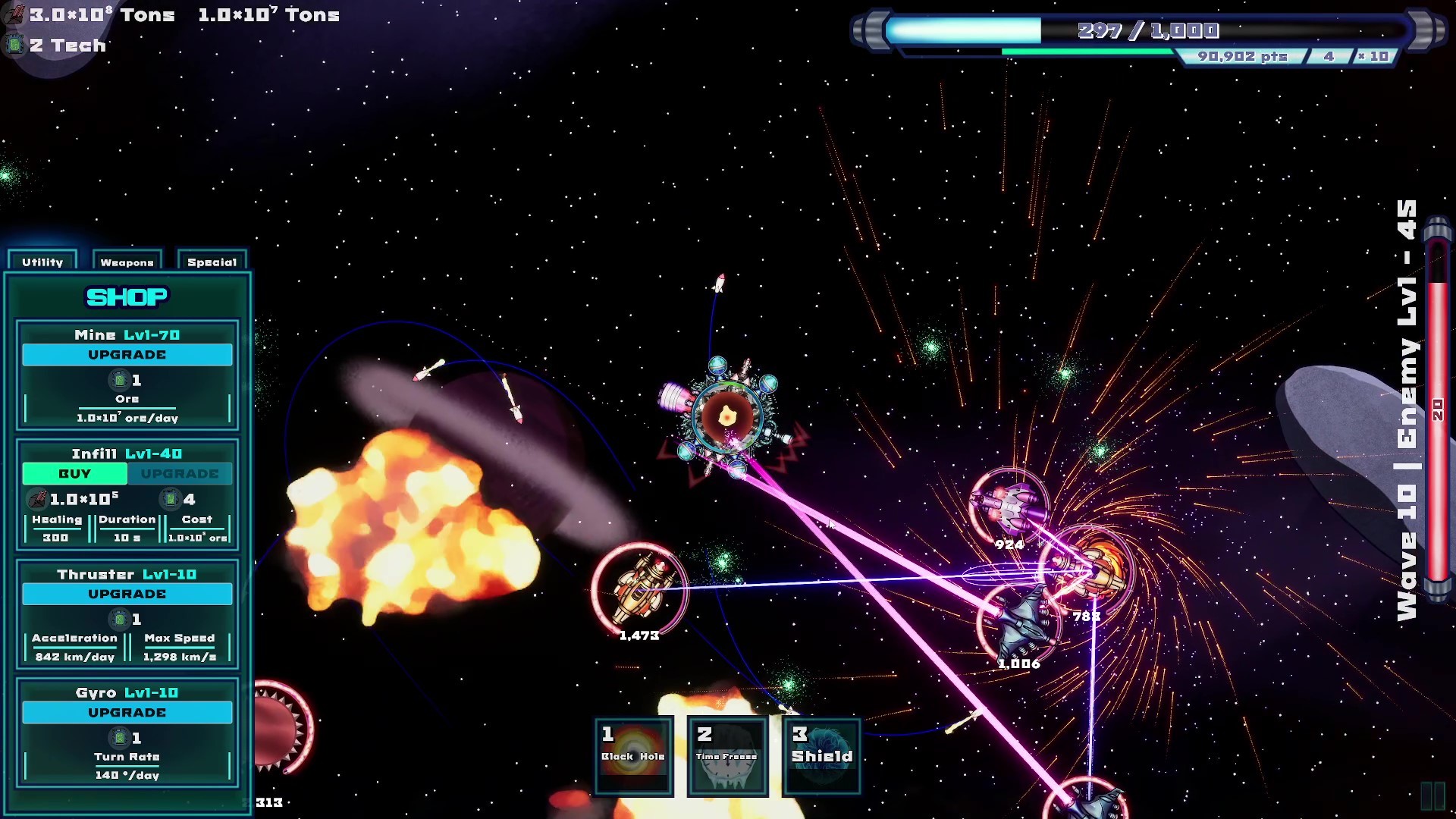Viewport: 1456px width, 819px height.
Task: Upgrade the Thruster Lv1-10
Action: click(x=127, y=594)
